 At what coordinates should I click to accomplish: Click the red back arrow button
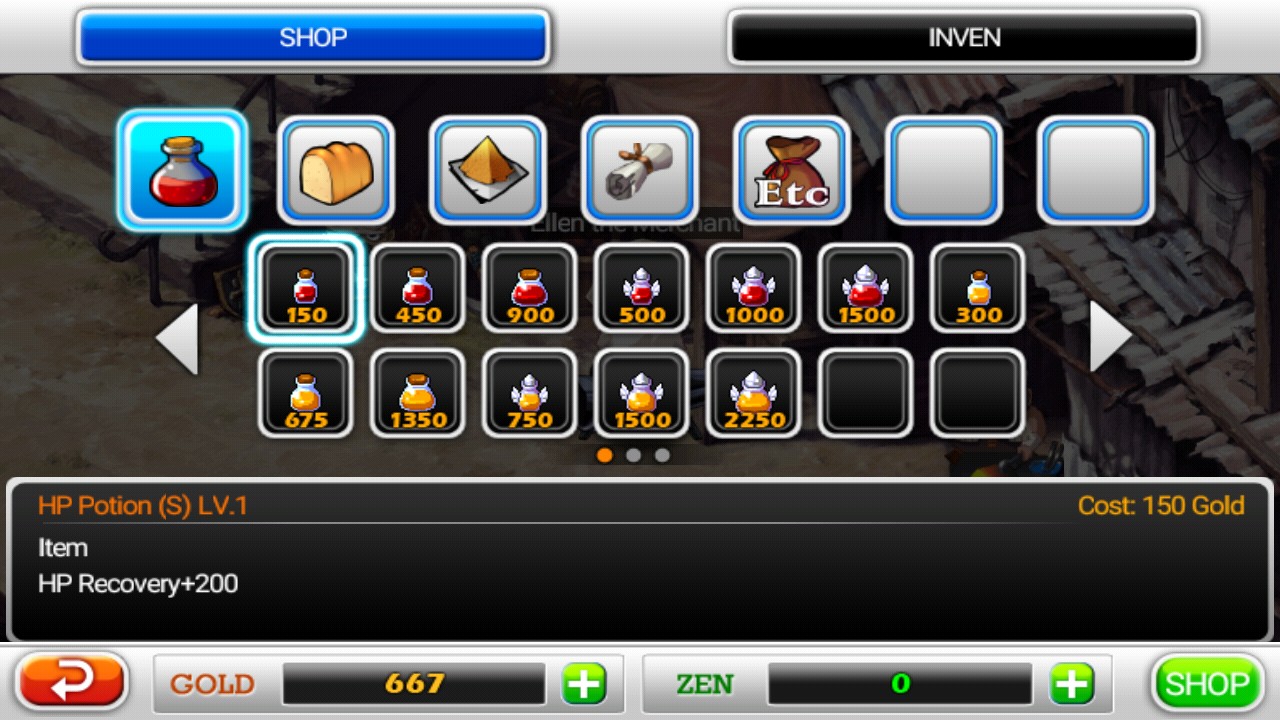pos(73,683)
